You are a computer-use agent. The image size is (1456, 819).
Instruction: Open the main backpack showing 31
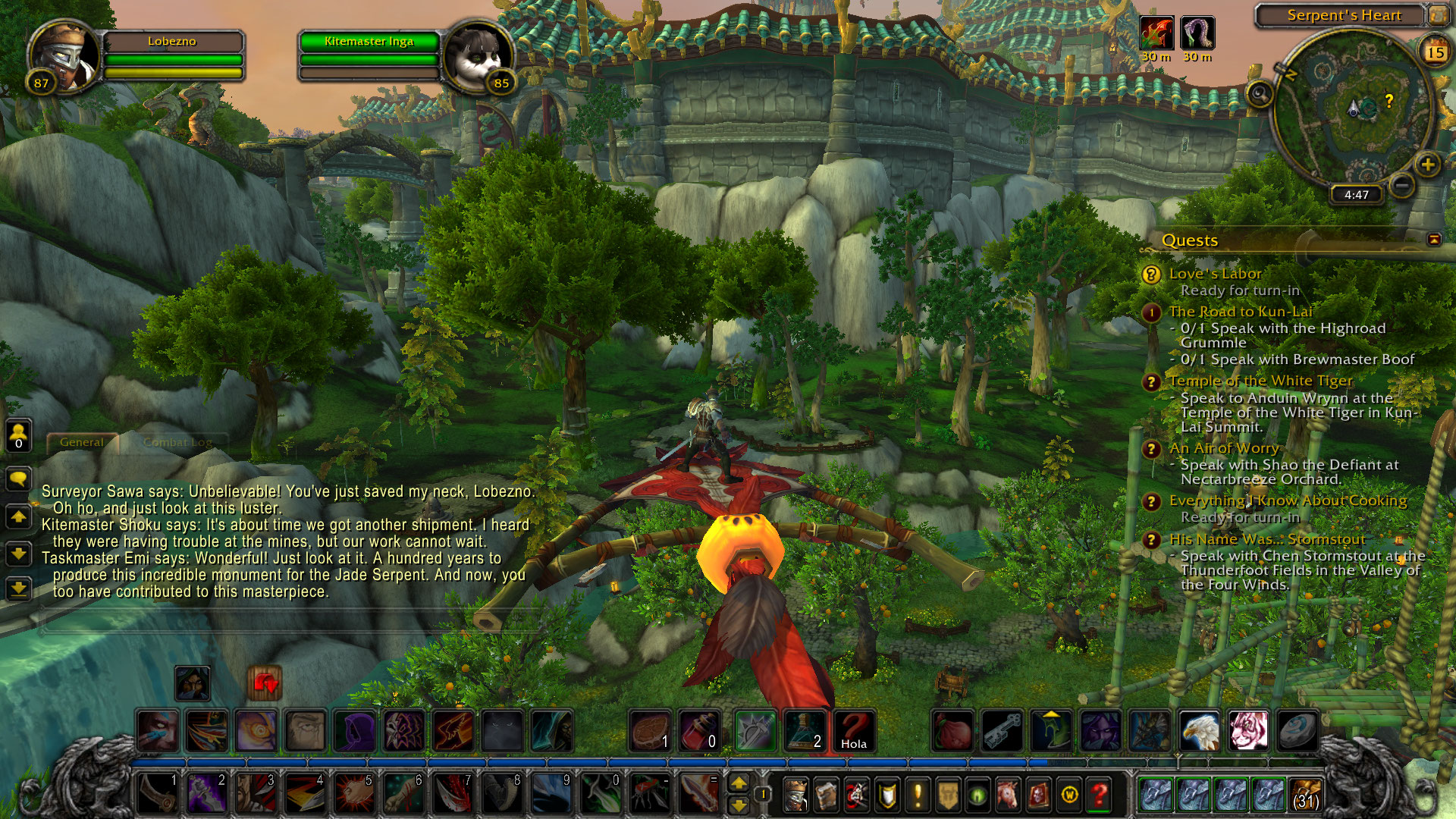1306,795
